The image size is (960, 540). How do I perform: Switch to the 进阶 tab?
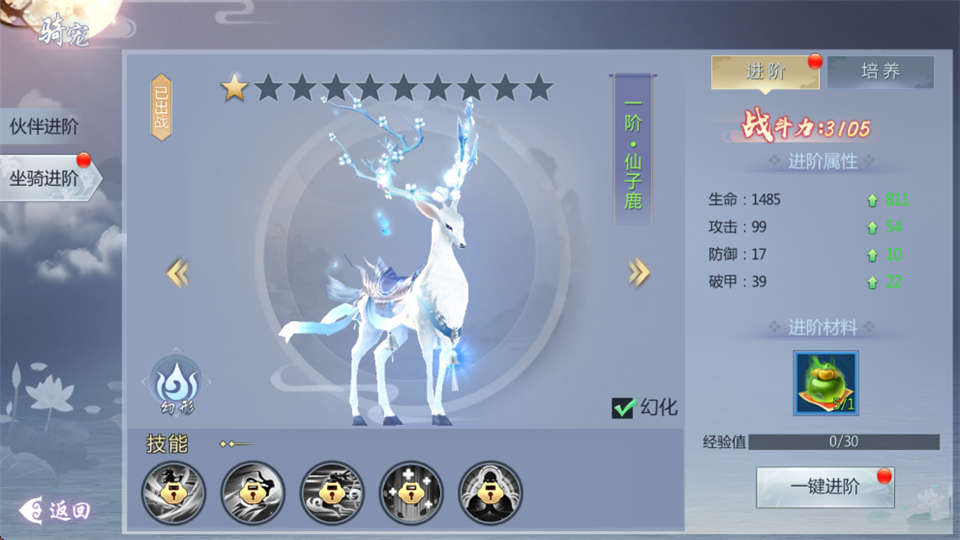pos(765,72)
